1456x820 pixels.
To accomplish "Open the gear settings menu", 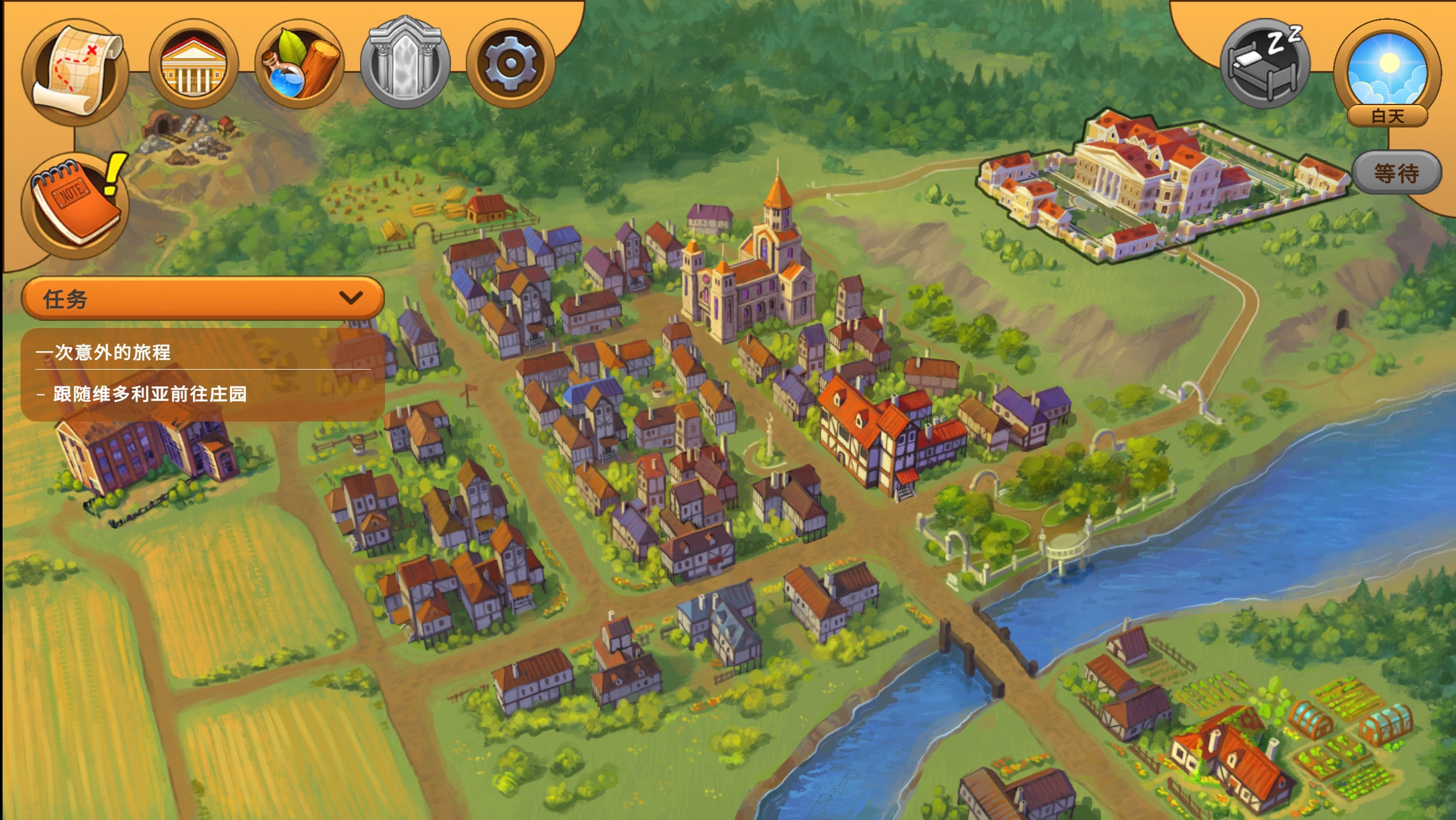I will 510,64.
